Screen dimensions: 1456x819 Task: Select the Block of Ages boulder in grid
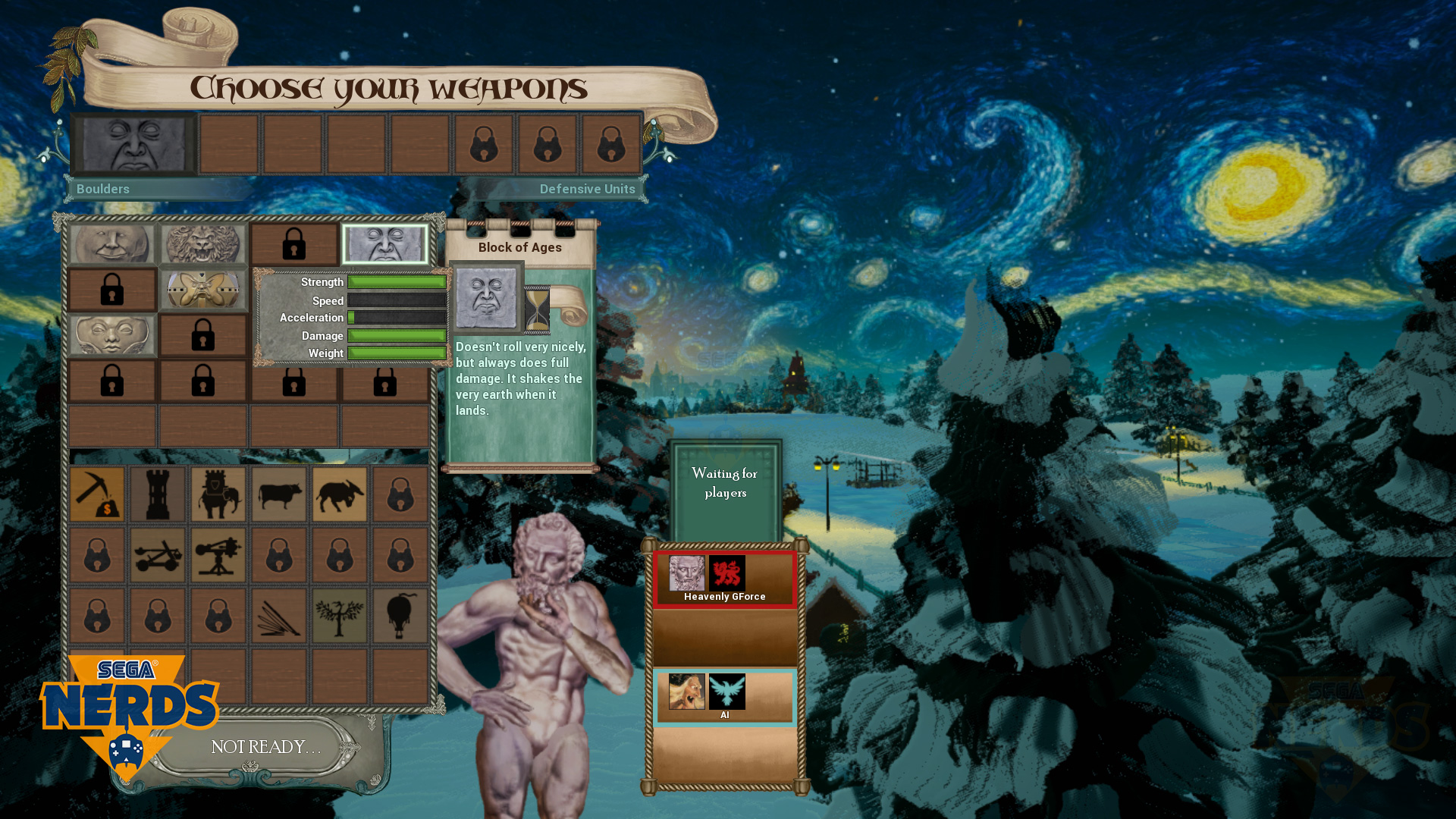(x=385, y=243)
